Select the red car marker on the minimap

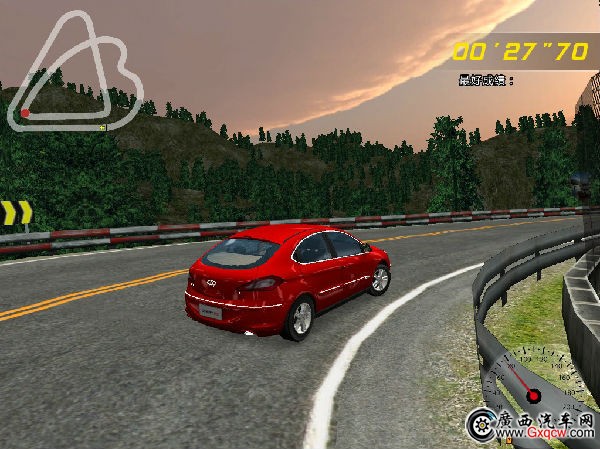[x=25, y=114]
